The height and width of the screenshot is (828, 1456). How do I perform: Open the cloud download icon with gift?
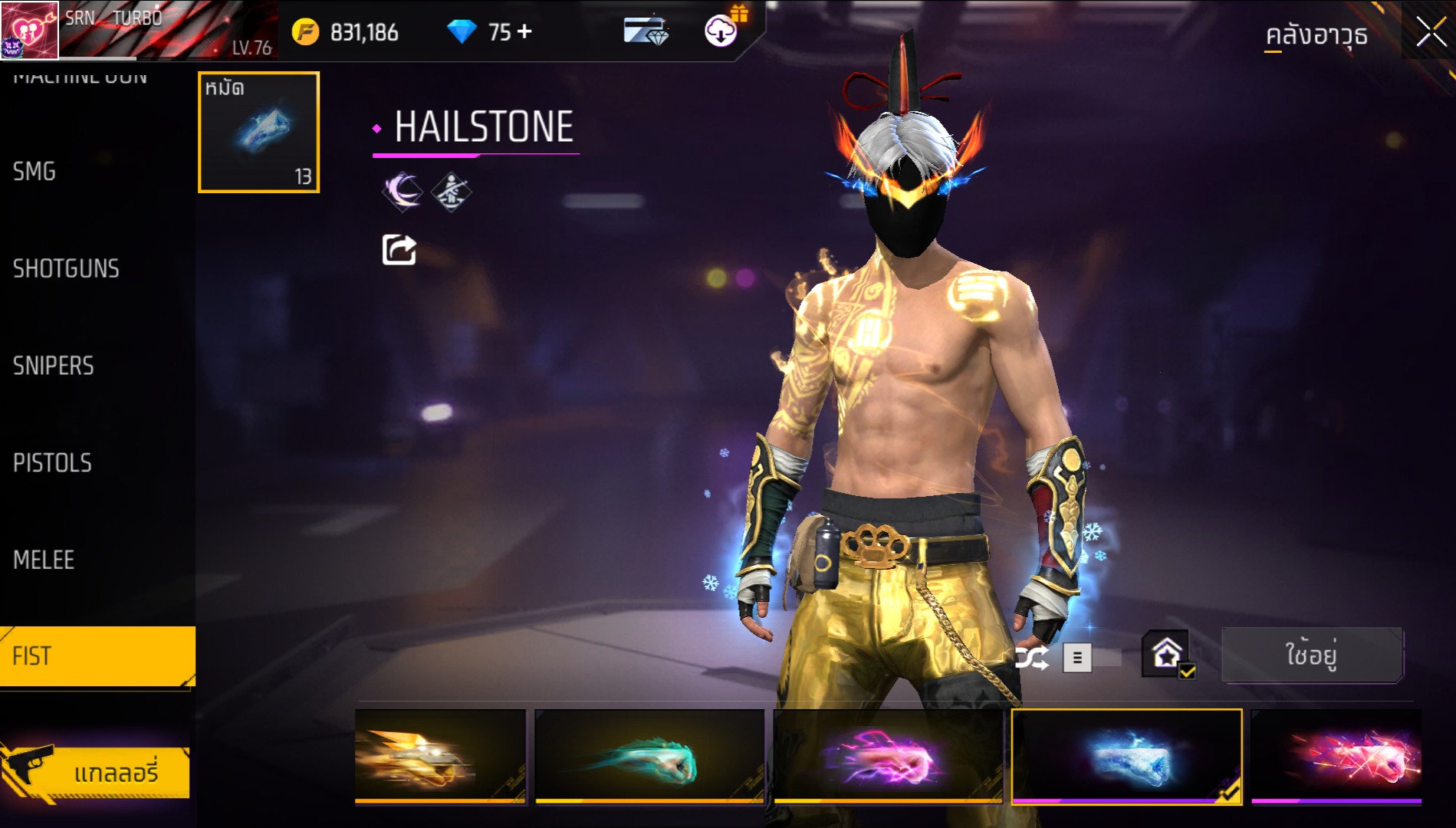(721, 31)
